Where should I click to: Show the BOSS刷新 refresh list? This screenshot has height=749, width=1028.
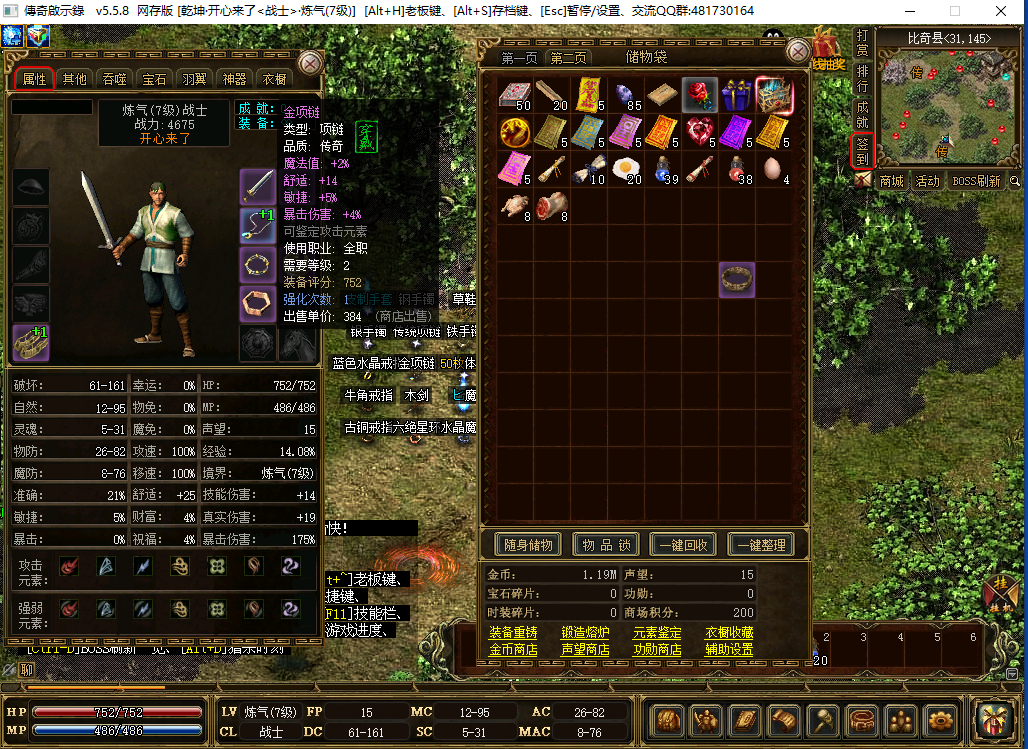coord(975,181)
